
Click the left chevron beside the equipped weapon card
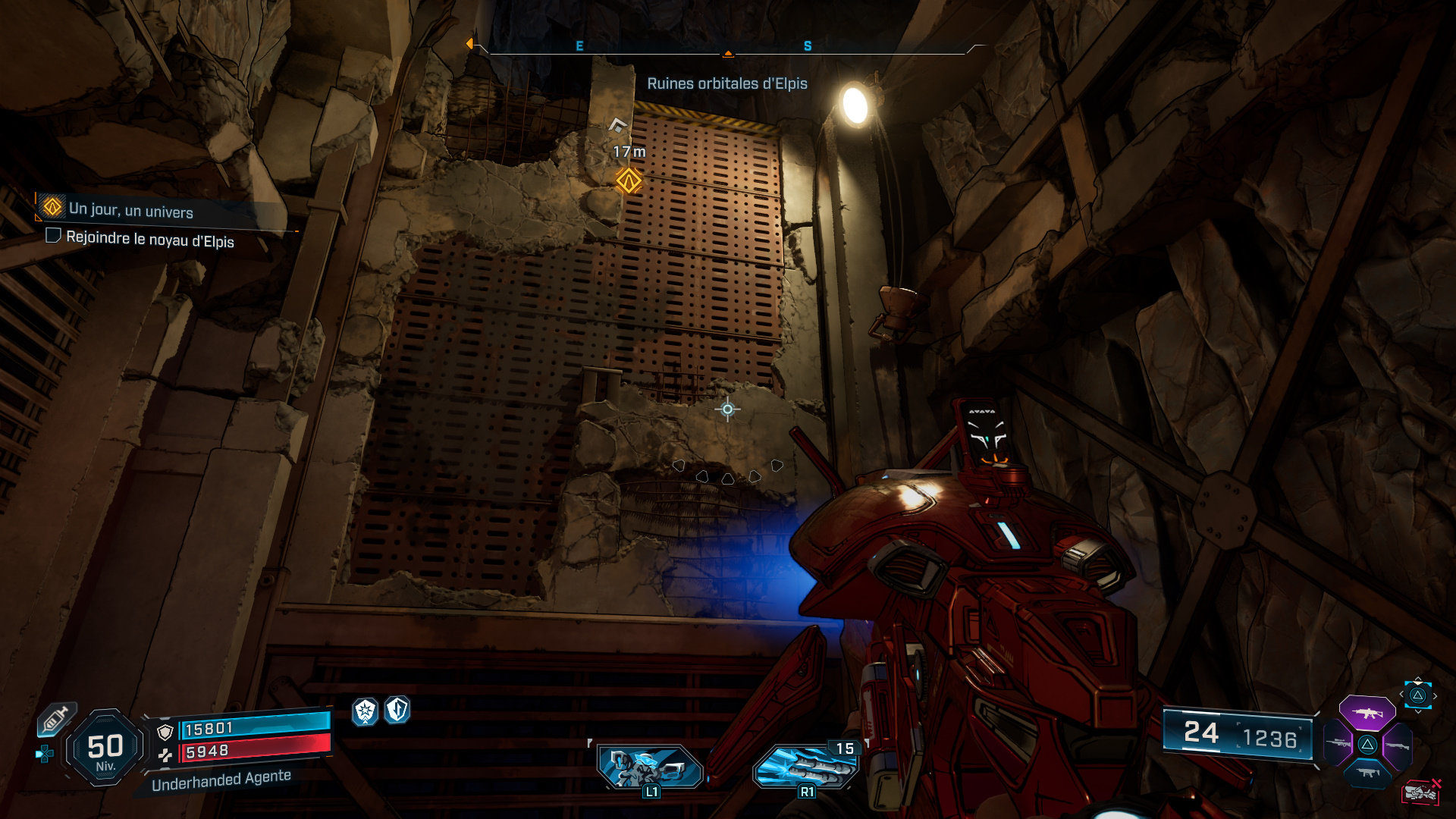pyautogui.click(x=1401, y=694)
